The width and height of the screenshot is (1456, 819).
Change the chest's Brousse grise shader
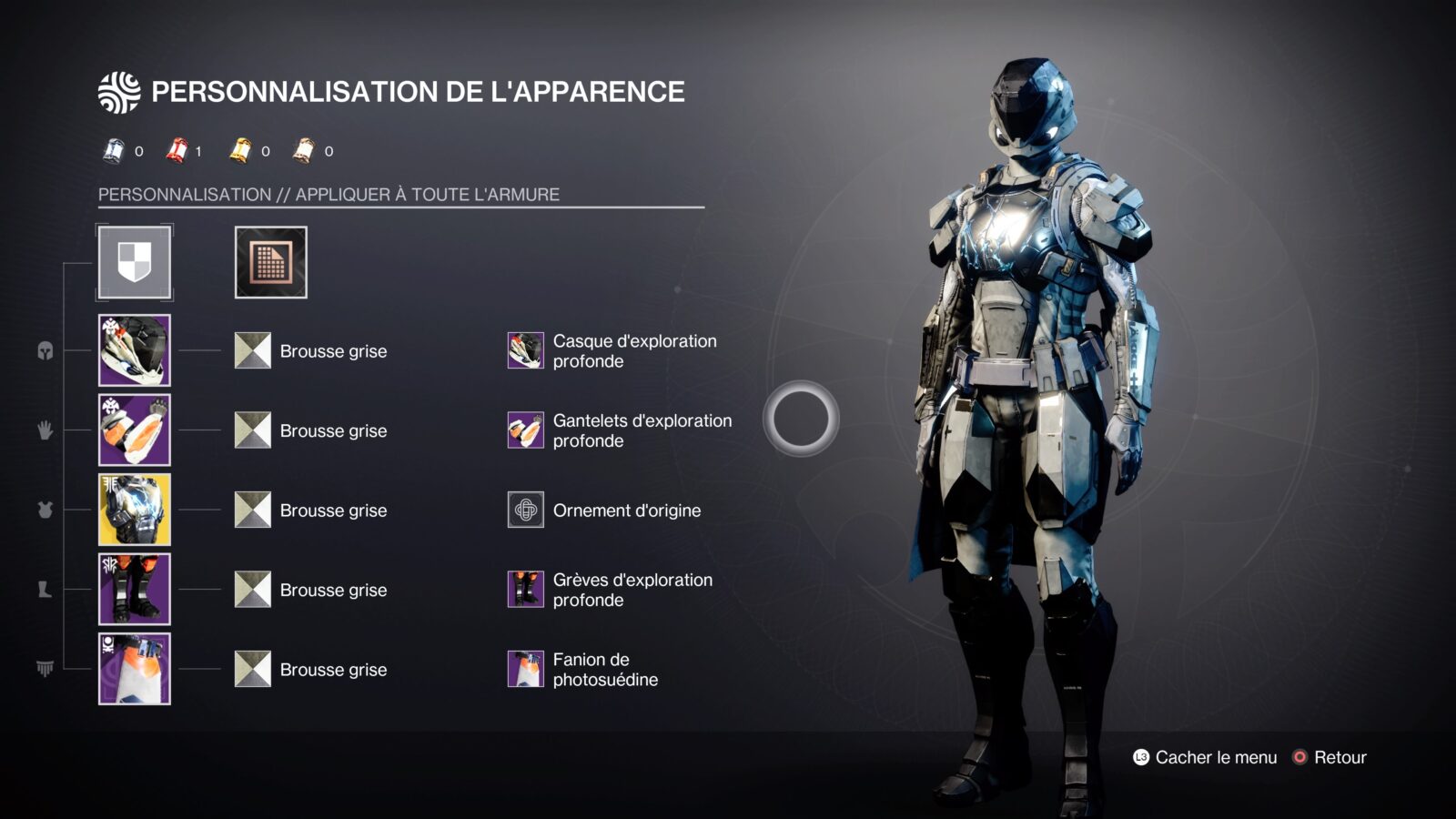[253, 510]
